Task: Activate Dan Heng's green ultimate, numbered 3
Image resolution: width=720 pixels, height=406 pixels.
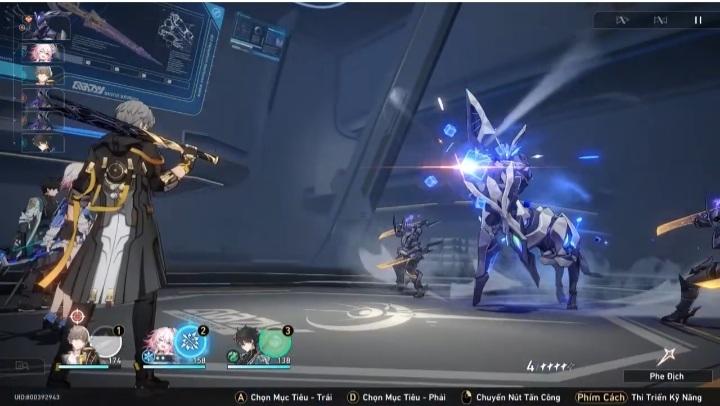Action: coord(275,343)
